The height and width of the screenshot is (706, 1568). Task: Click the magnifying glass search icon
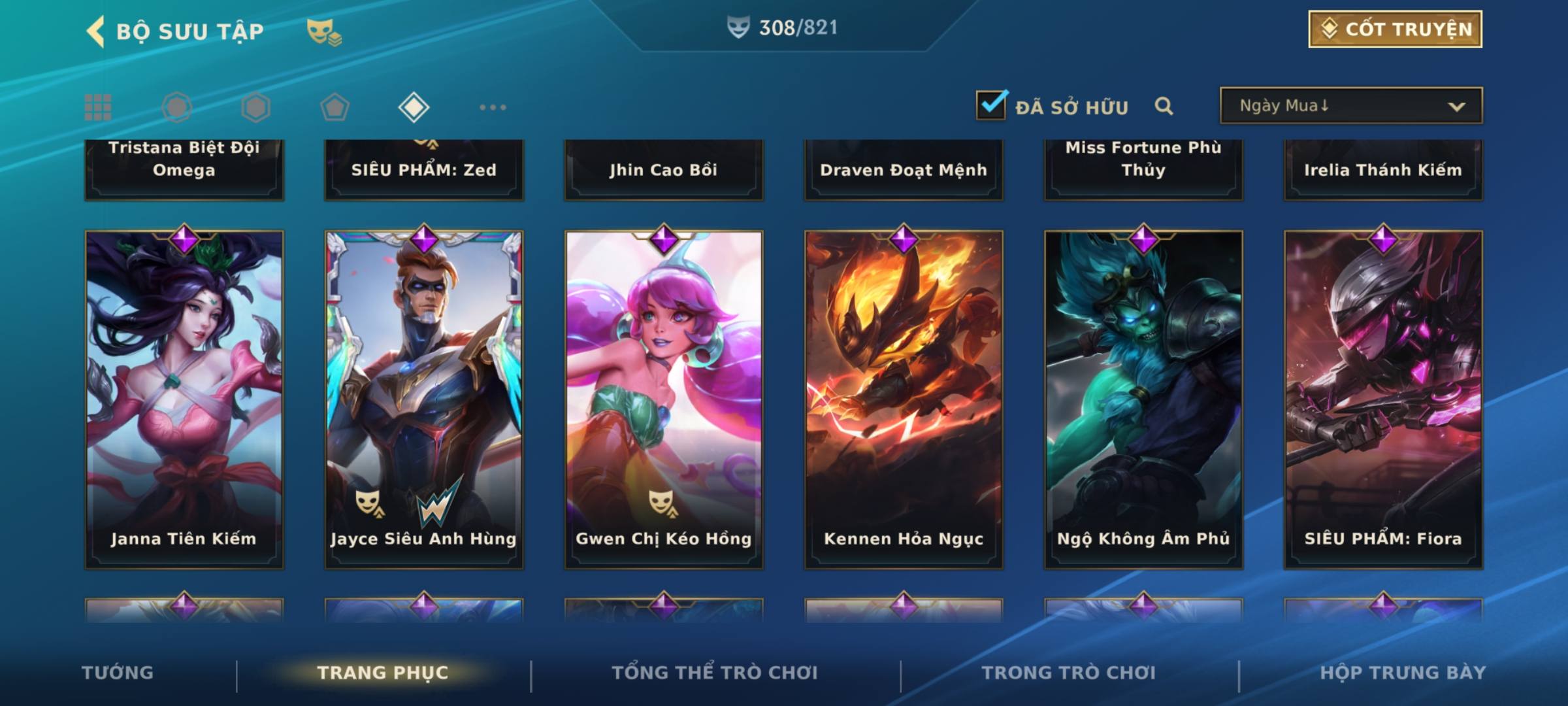[1164, 106]
